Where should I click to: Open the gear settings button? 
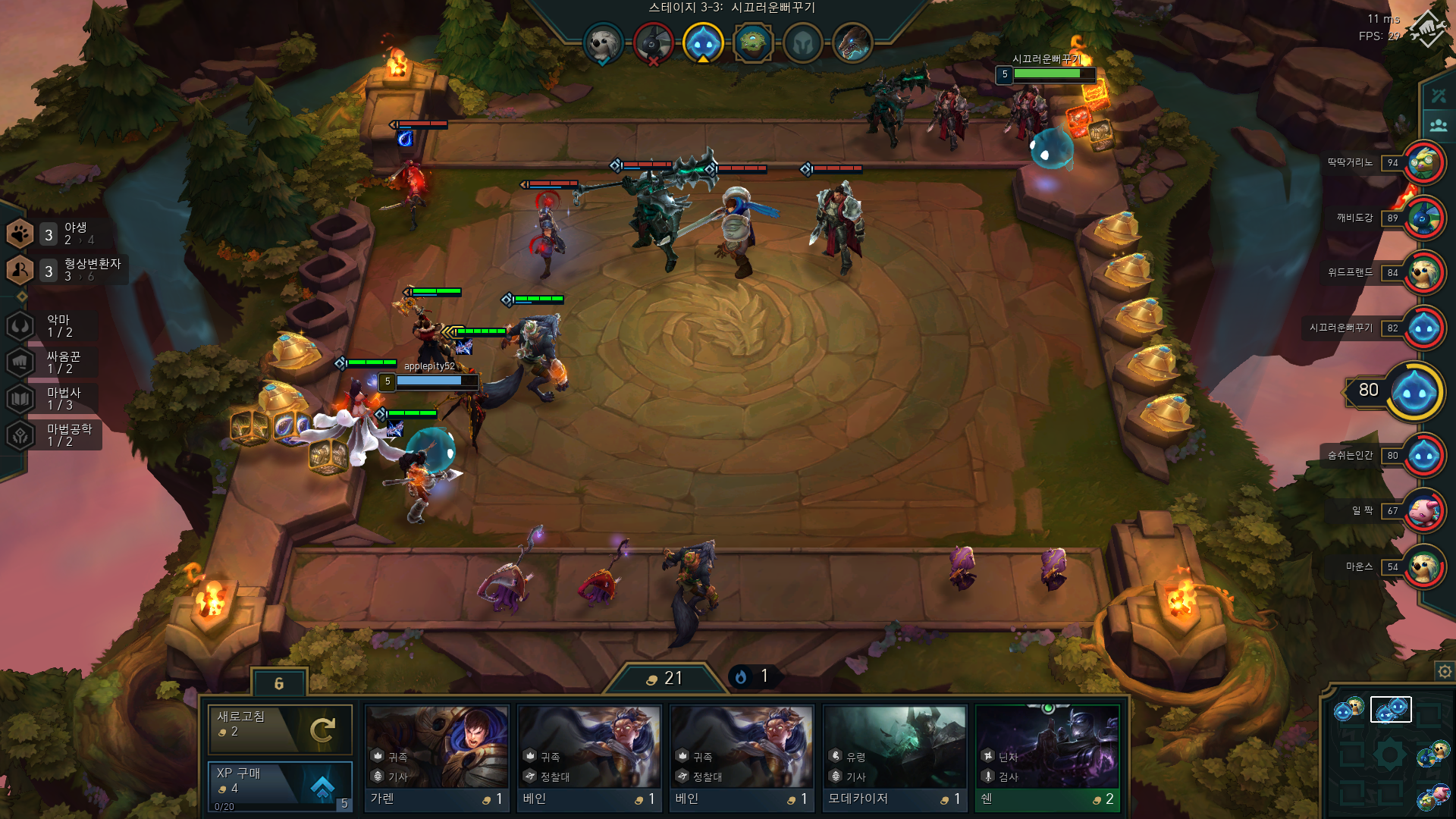point(1445,672)
